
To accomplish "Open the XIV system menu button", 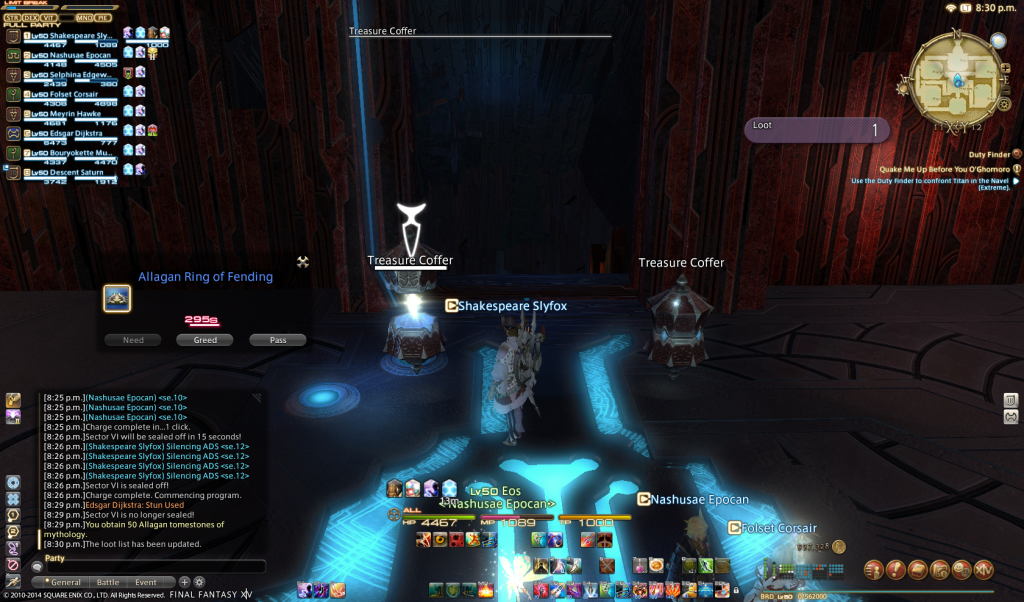I will point(983,569).
